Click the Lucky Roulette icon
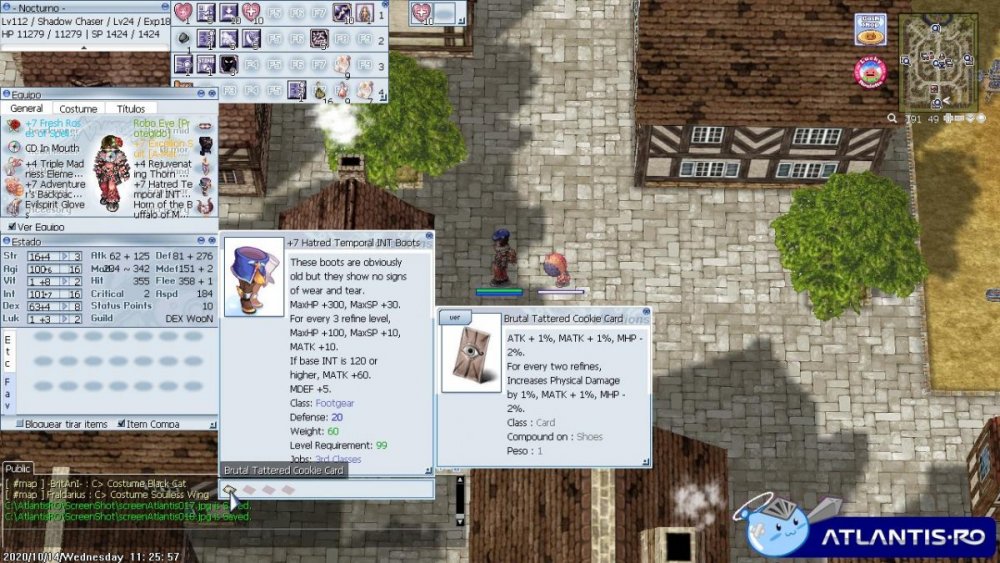 [869, 72]
